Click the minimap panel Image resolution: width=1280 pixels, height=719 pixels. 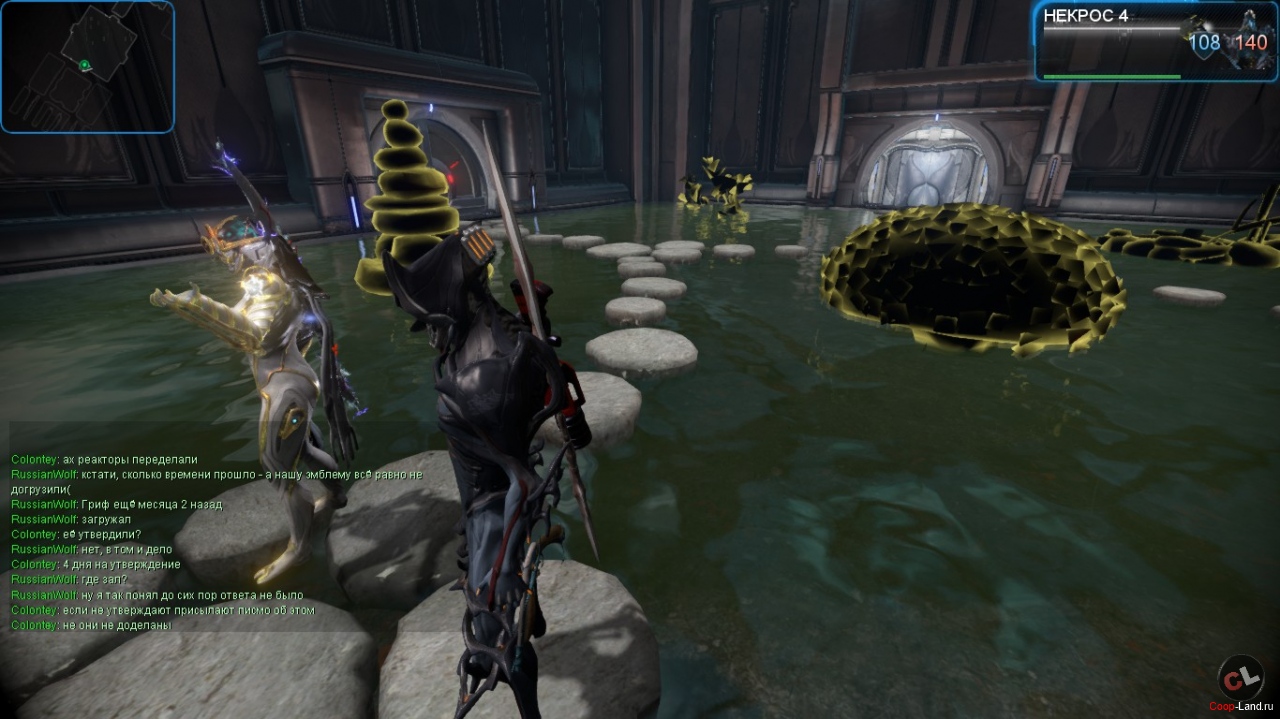(x=87, y=66)
